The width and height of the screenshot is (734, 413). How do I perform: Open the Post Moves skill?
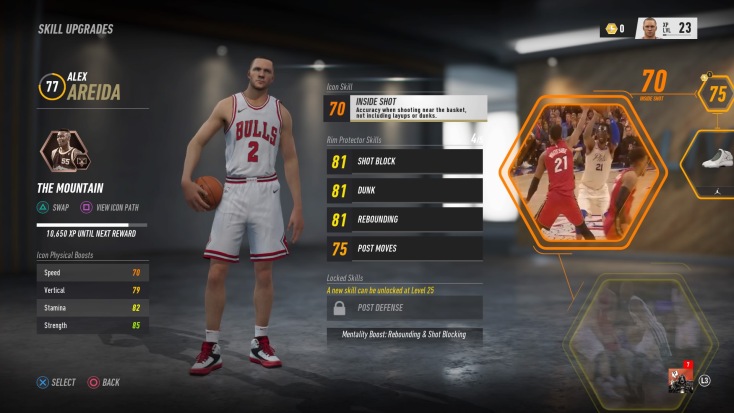coord(404,249)
